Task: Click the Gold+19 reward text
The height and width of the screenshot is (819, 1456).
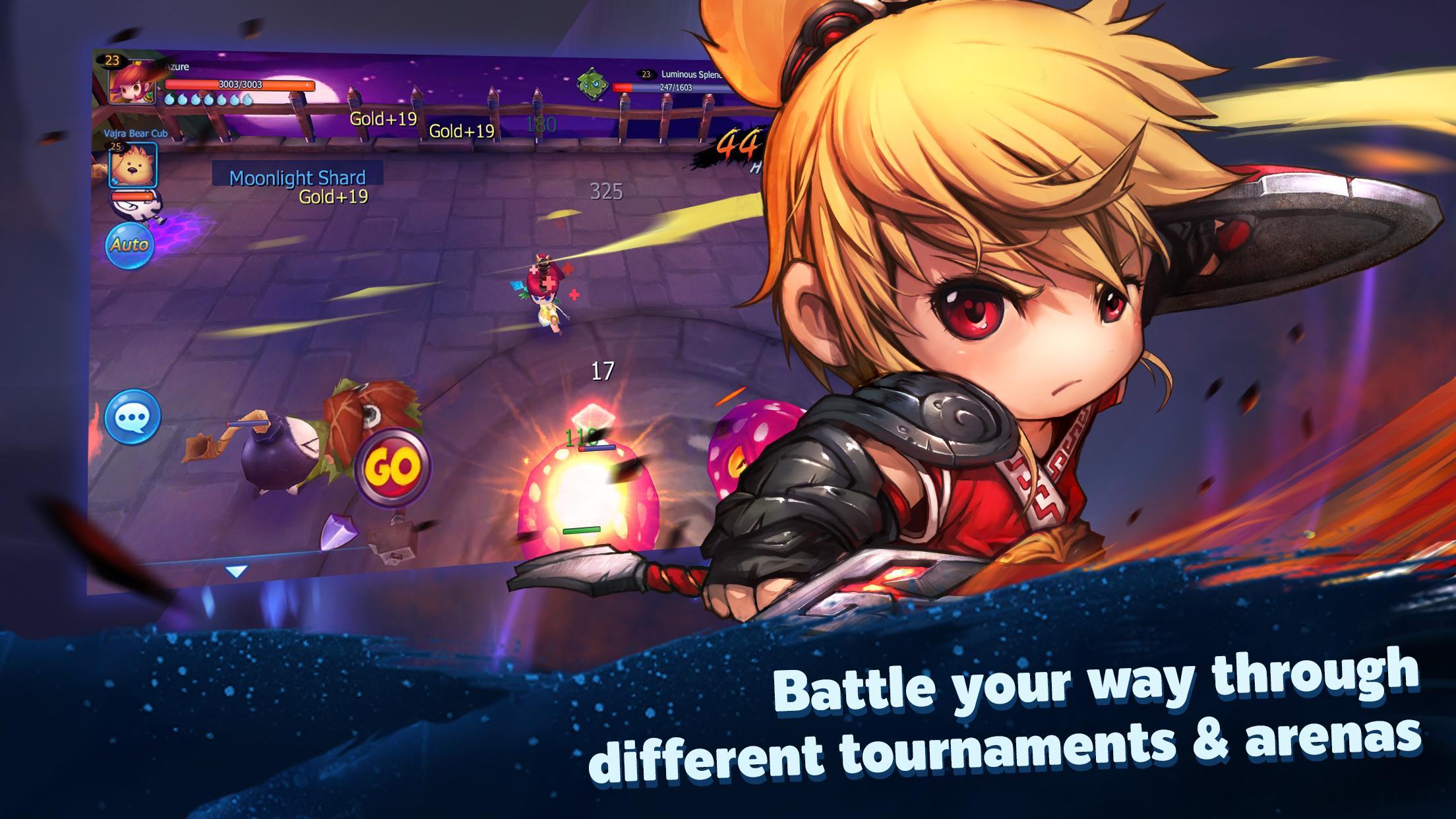Action: click(x=383, y=119)
